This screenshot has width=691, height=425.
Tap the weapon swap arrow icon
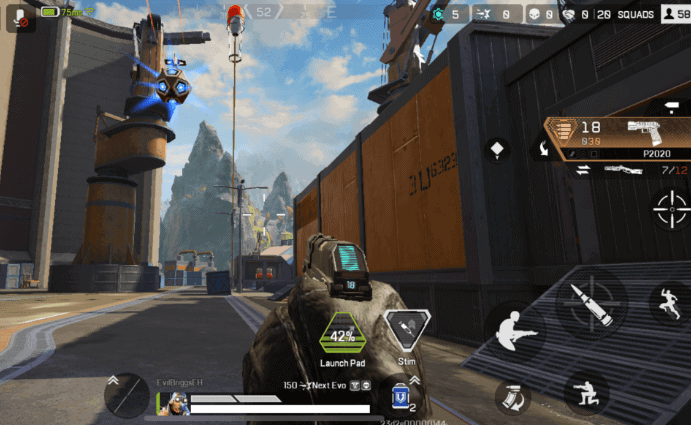pyautogui.click(x=579, y=170)
